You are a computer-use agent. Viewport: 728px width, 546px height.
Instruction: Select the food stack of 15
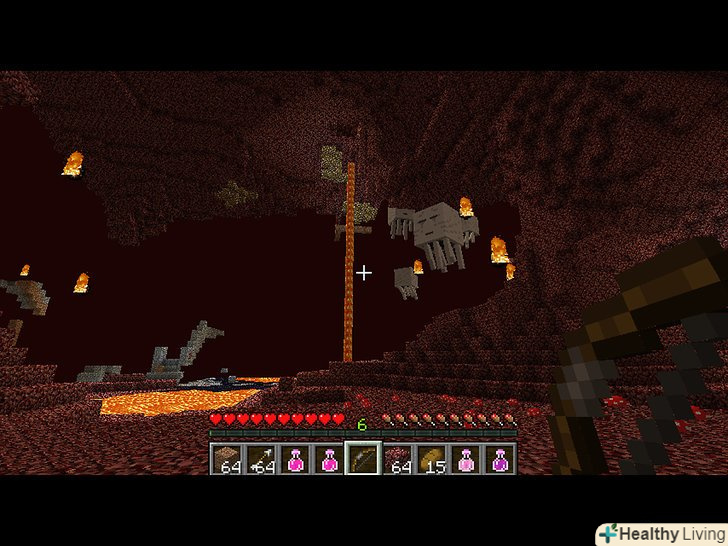tap(431, 459)
